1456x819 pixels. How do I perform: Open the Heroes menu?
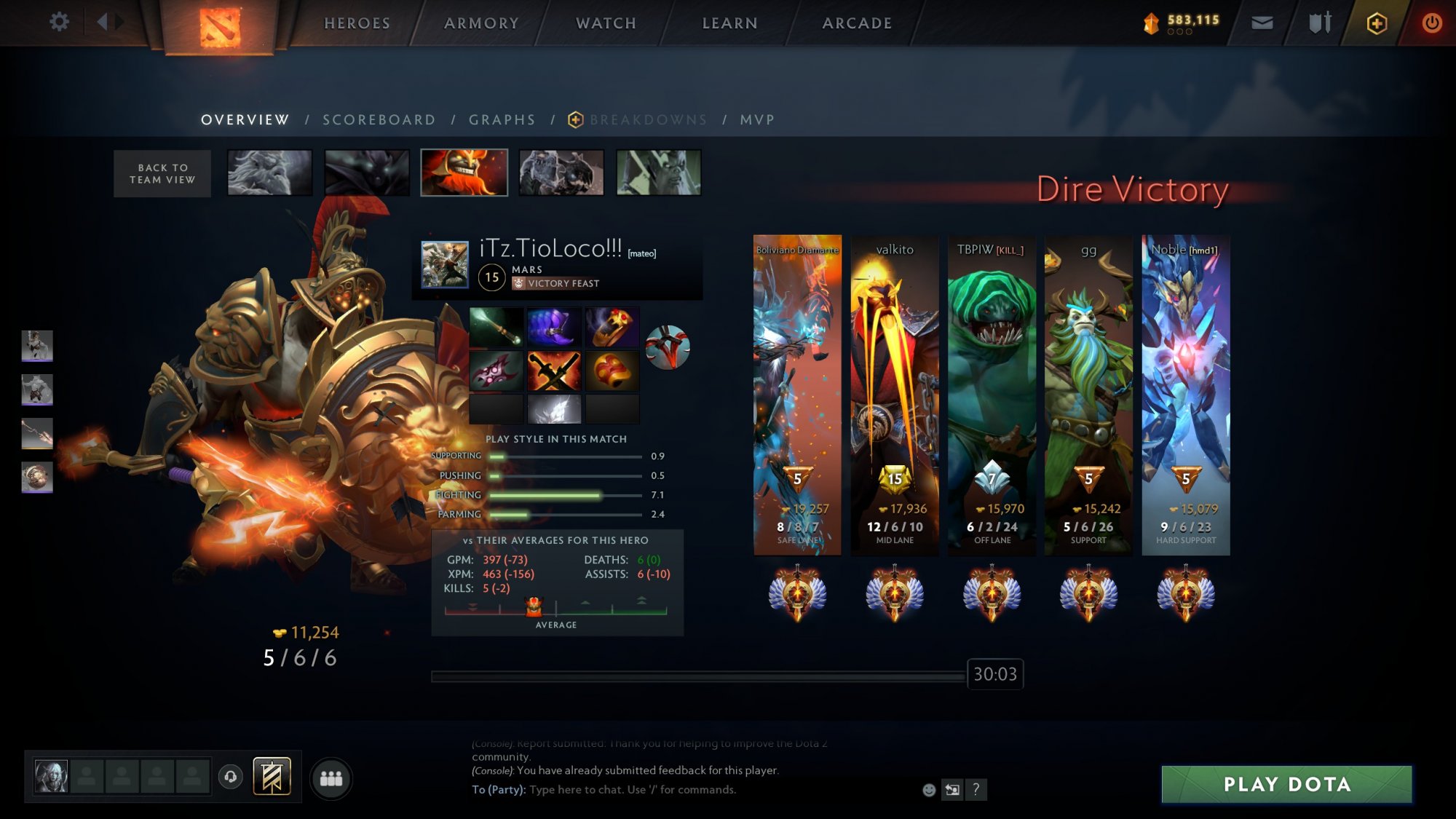click(357, 23)
